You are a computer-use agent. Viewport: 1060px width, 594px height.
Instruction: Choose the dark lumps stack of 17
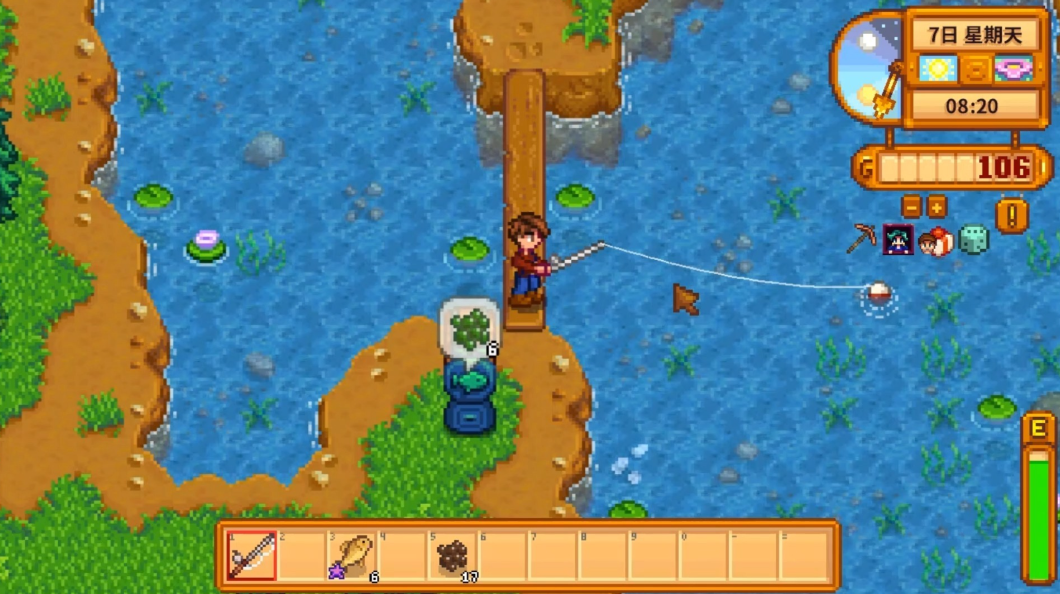[454, 556]
